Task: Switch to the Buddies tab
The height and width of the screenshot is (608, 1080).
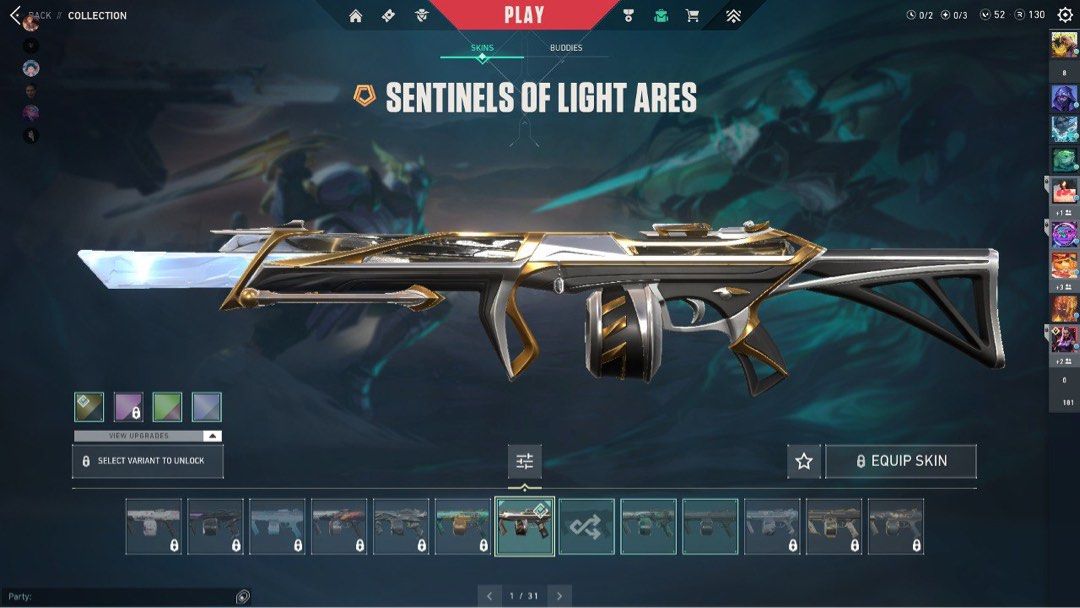Action: click(566, 48)
